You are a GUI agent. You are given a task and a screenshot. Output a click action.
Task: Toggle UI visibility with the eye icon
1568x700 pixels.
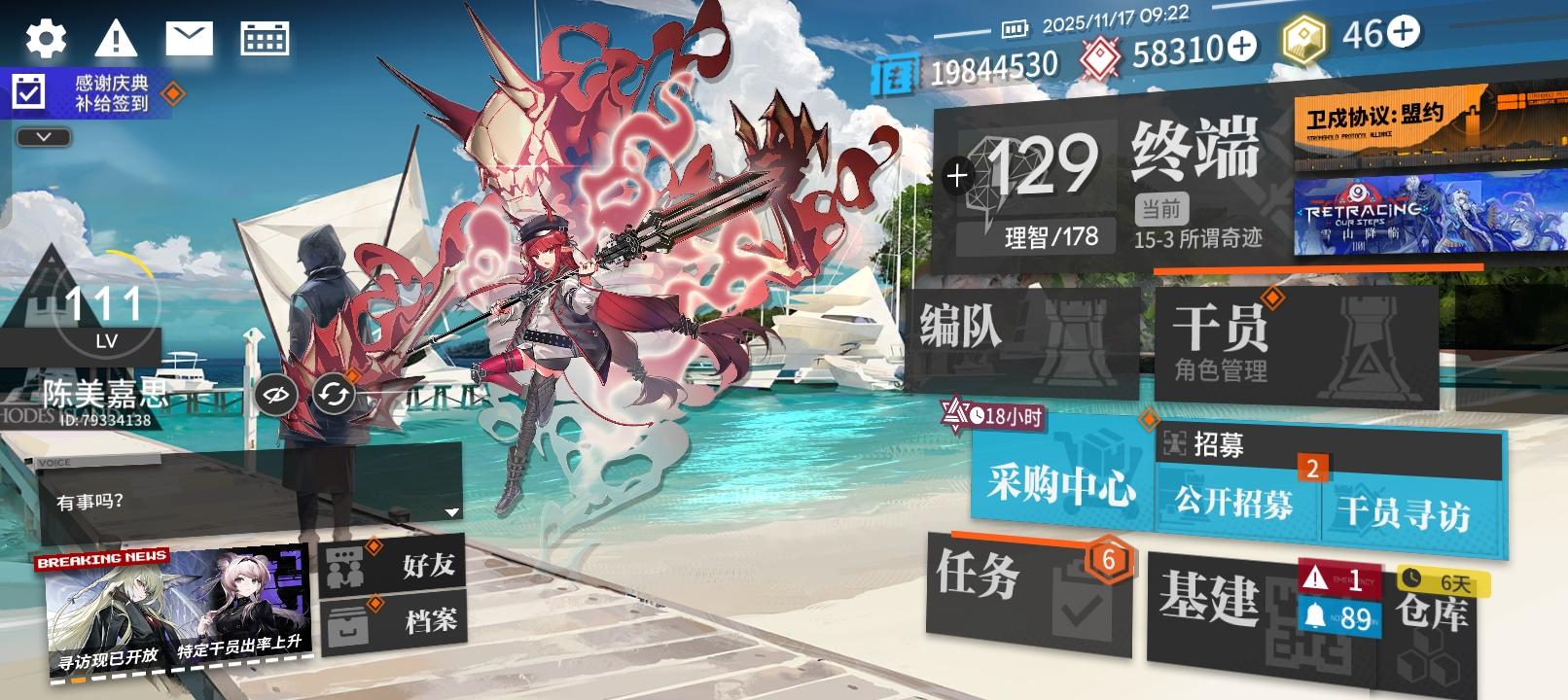pos(274,395)
